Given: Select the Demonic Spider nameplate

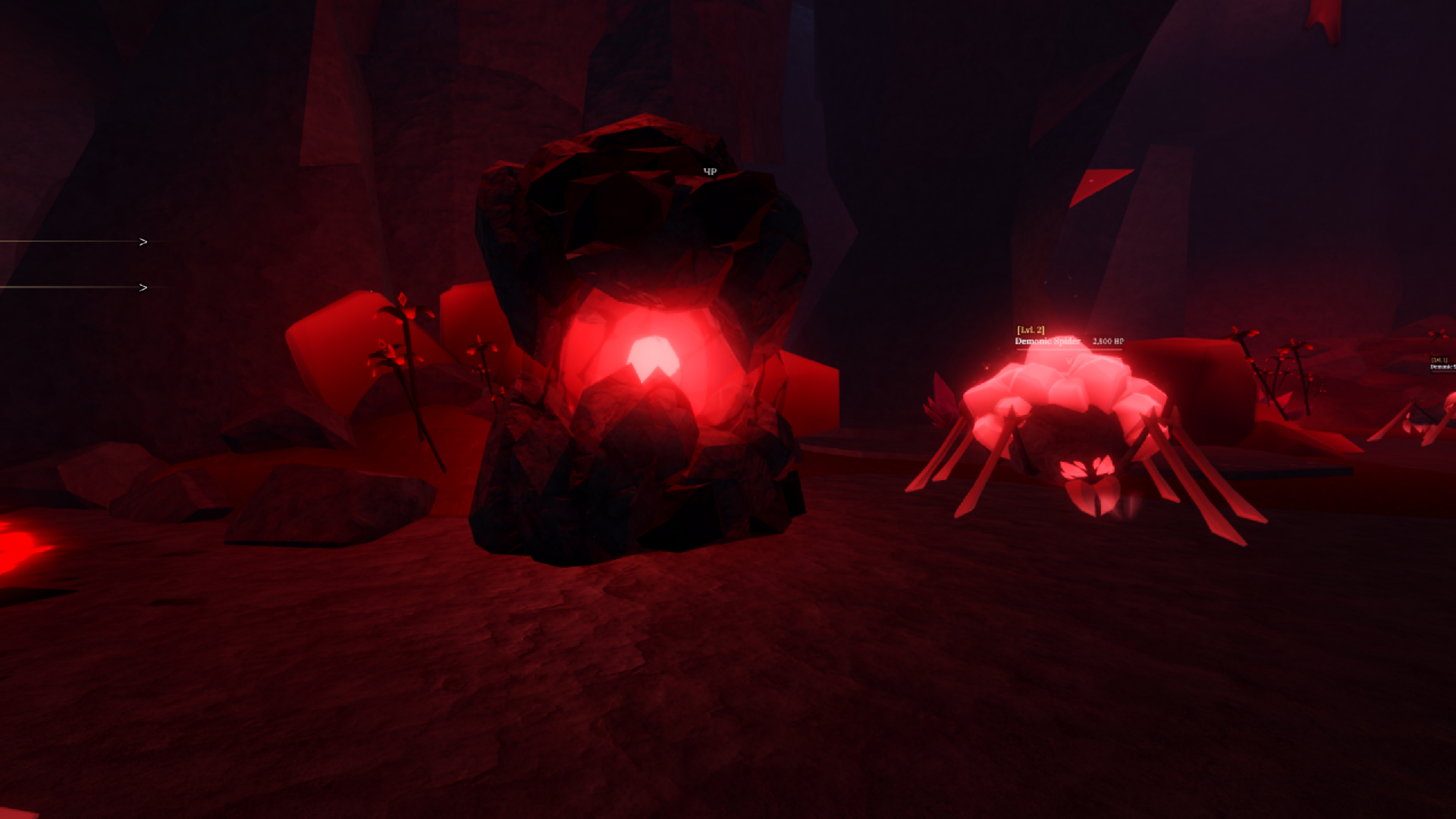Looking at the screenshot, I should [x=1047, y=341].
